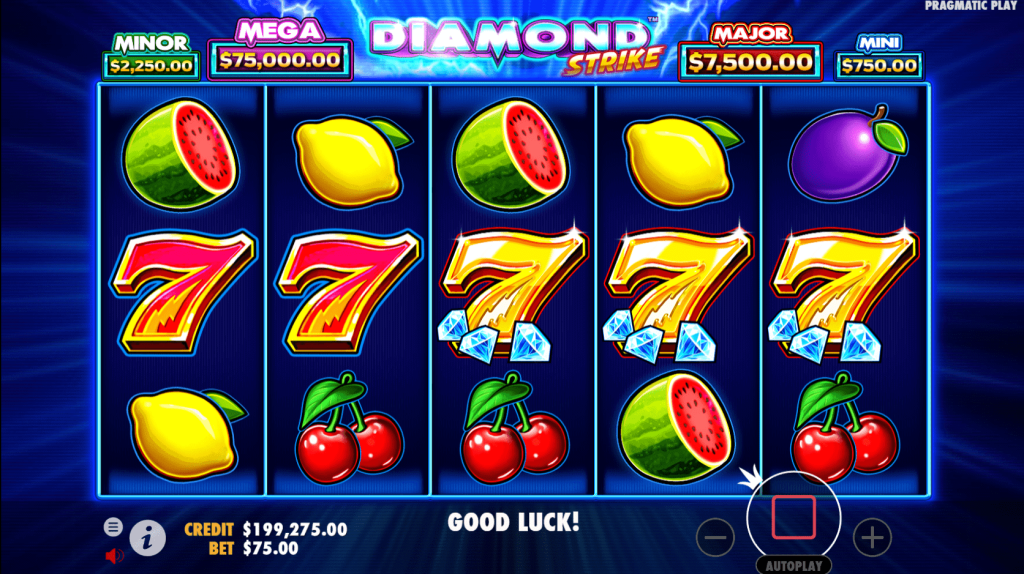
Task: Stop the spin with the red square button
Action: point(793,517)
